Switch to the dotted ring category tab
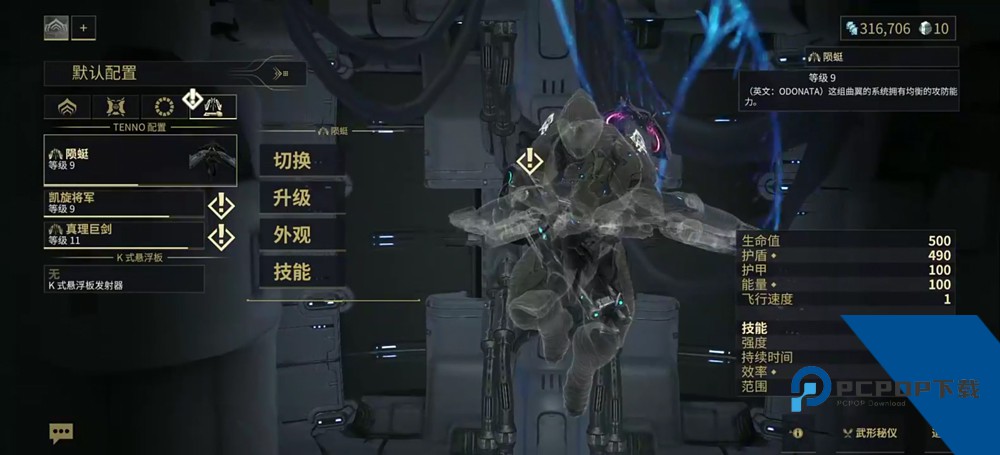This screenshot has height=455, width=1000. [x=164, y=108]
